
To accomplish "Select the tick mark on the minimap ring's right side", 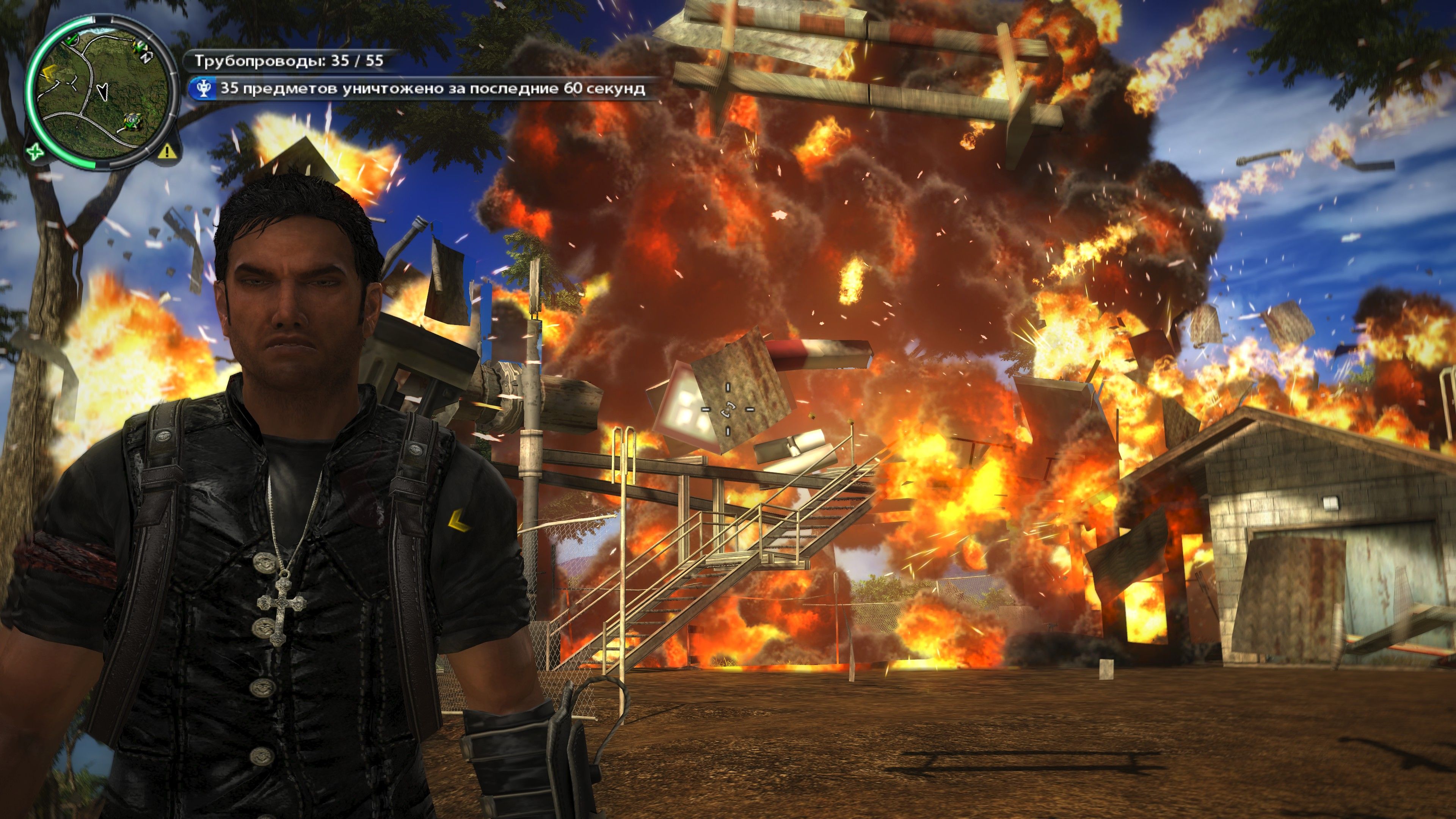I will point(173,74).
